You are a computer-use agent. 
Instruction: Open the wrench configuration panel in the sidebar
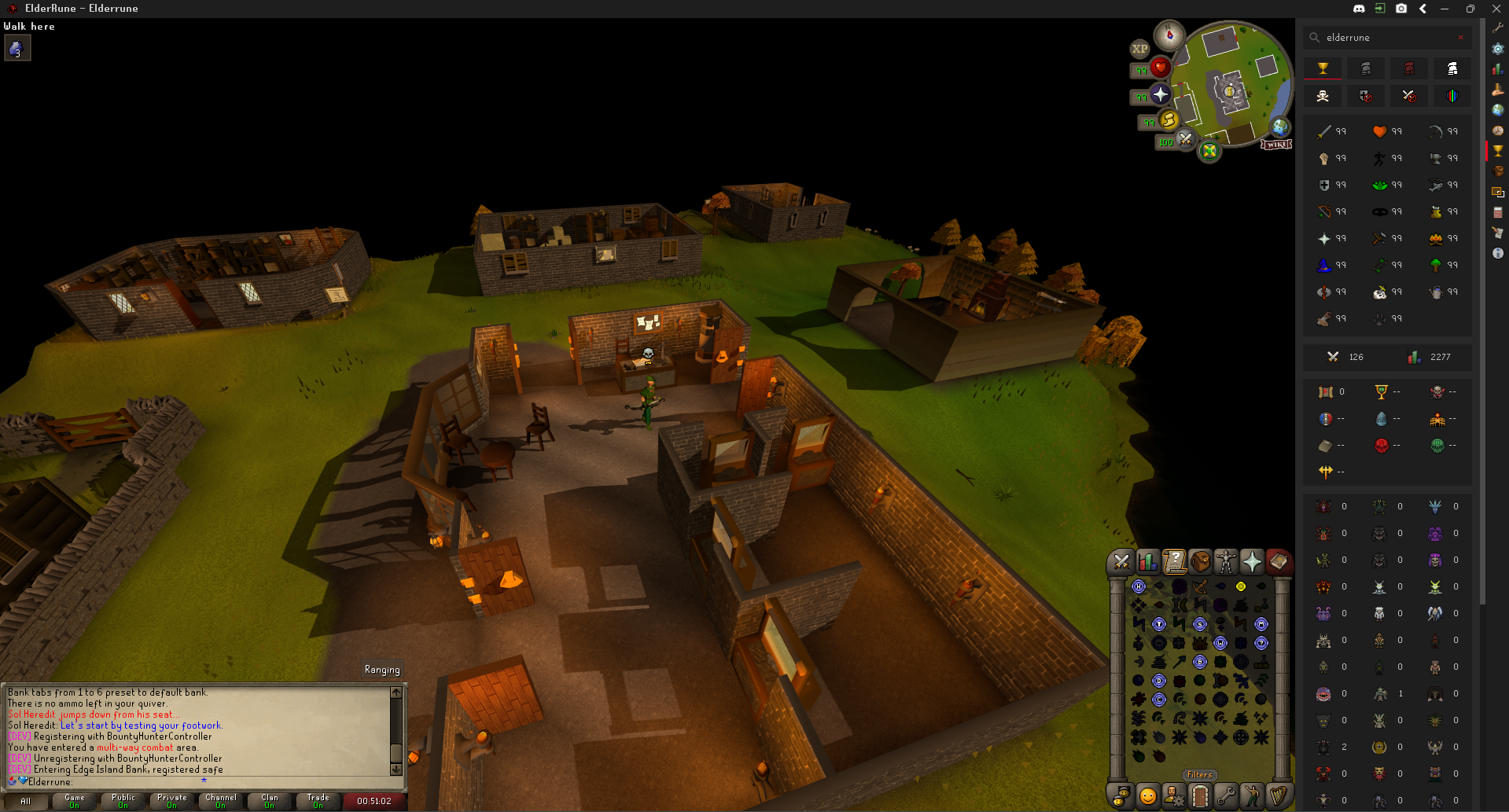(1498, 28)
